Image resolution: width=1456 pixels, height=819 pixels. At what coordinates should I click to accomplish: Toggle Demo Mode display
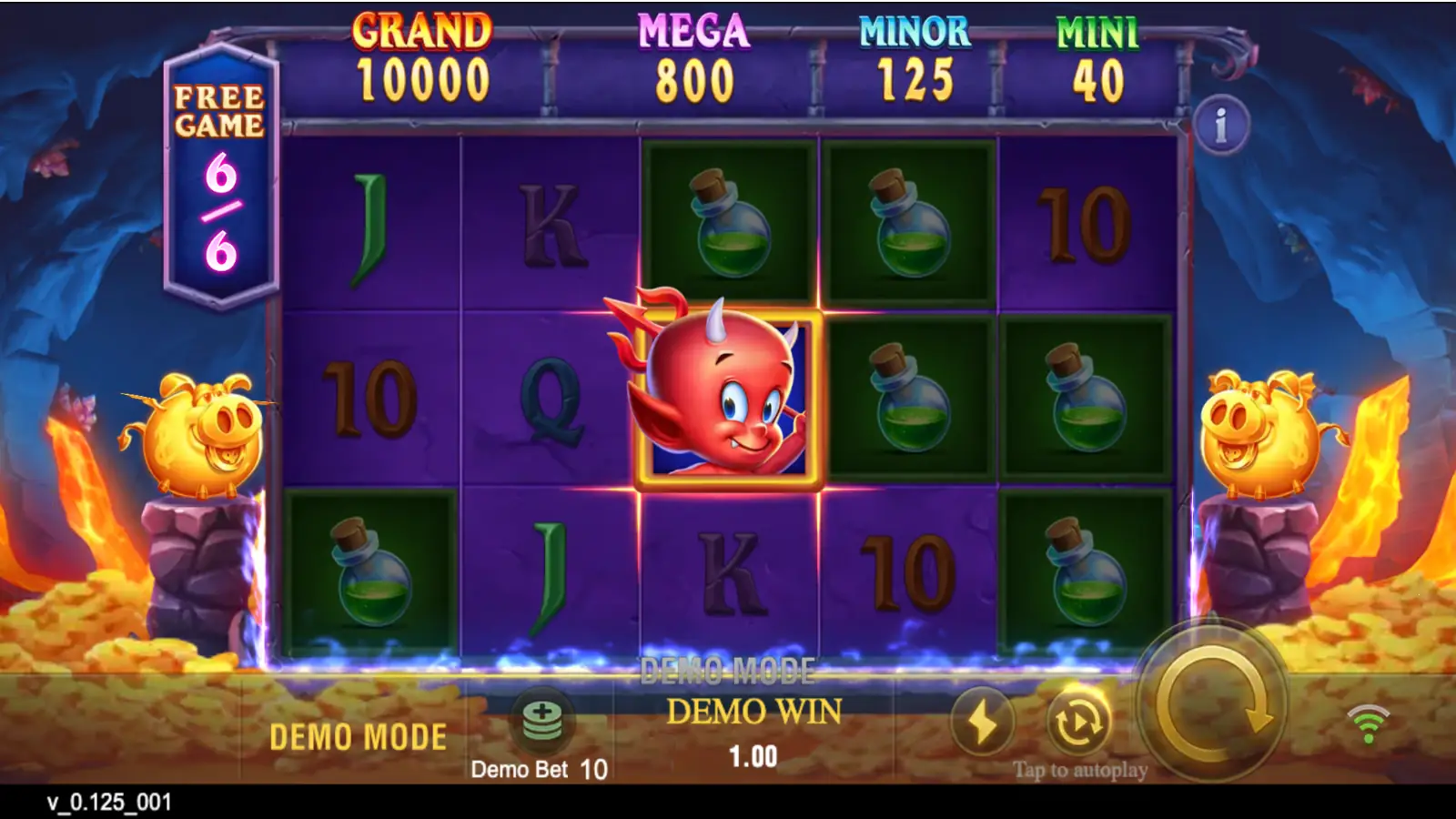click(357, 733)
